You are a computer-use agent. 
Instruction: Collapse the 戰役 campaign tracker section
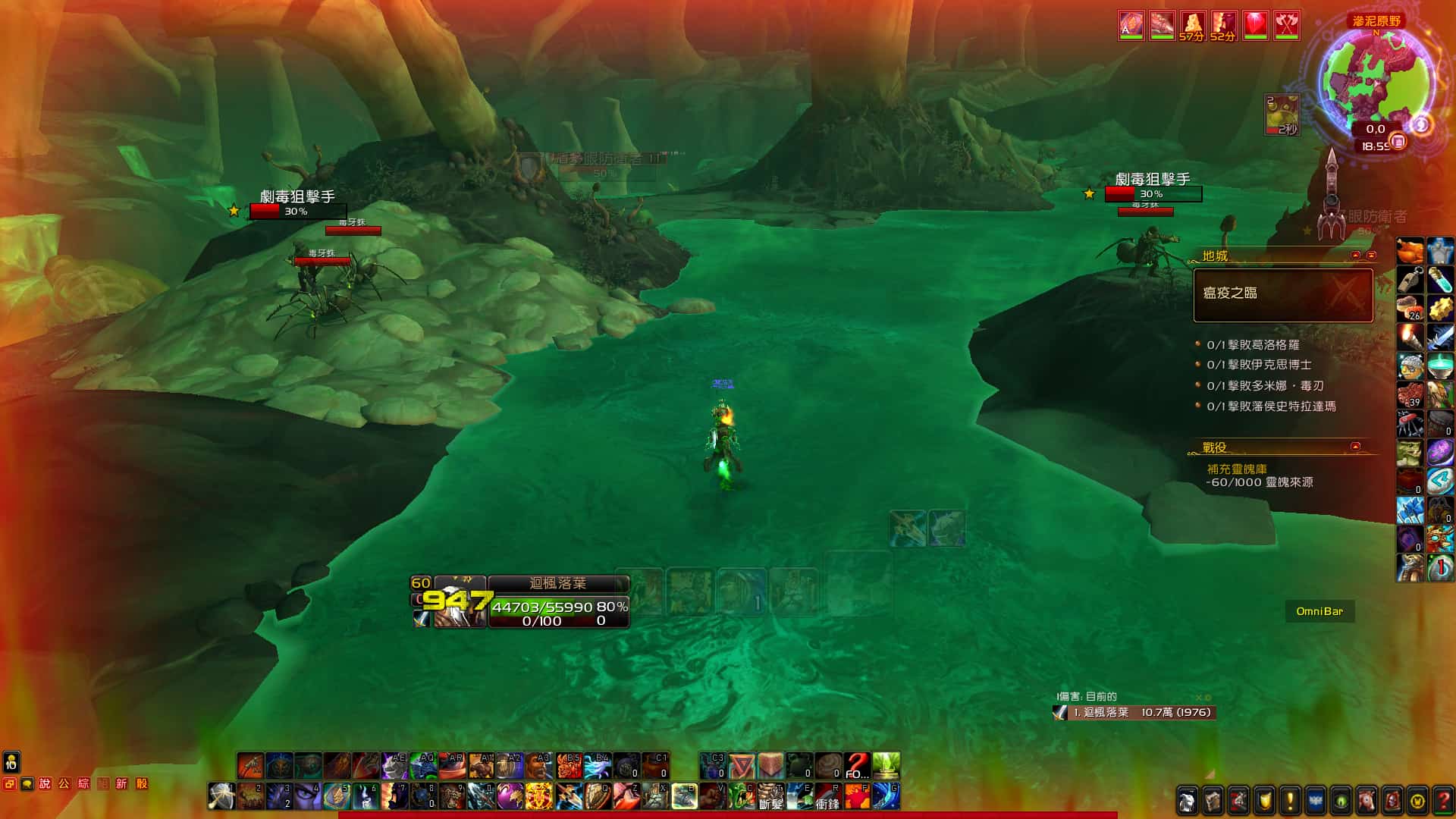[1355, 446]
